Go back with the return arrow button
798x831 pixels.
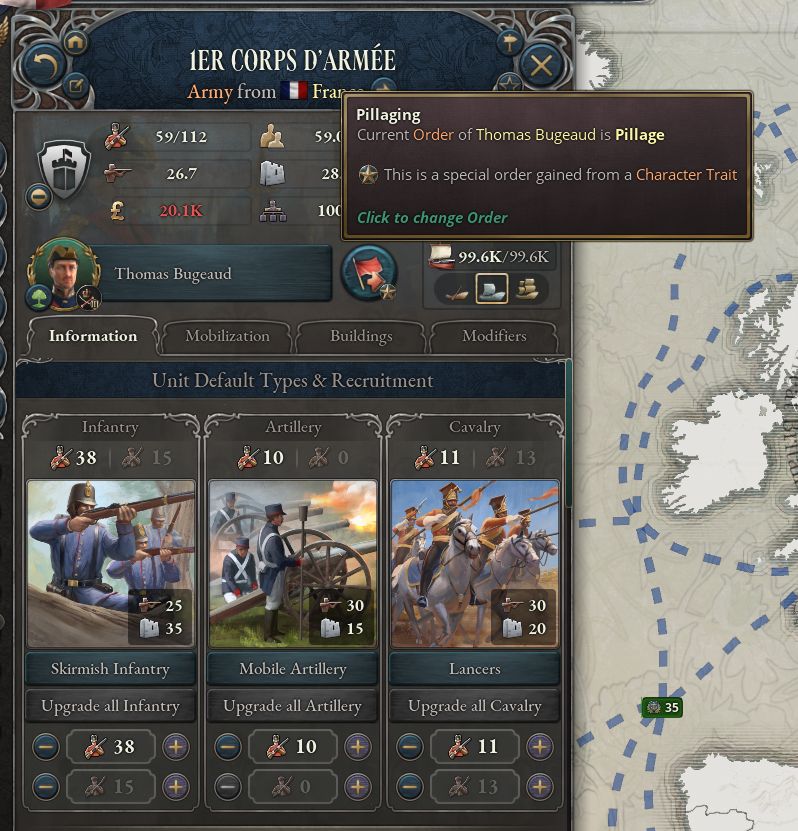pos(43,66)
